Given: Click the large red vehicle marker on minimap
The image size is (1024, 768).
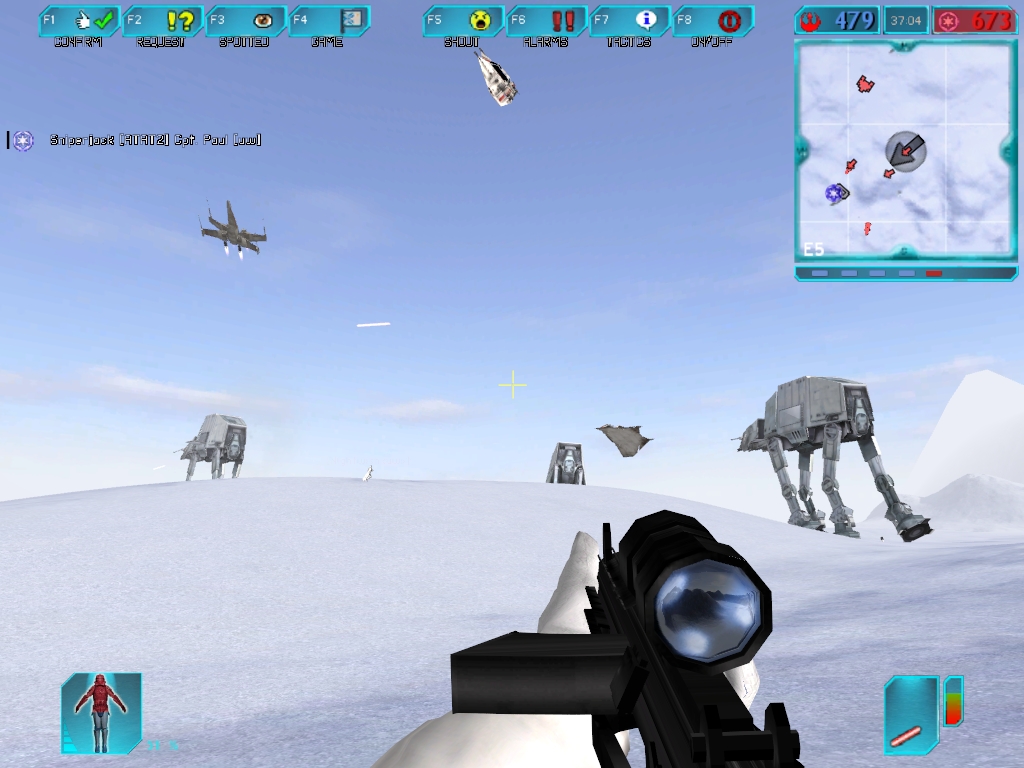Looking at the screenshot, I should 865,85.
